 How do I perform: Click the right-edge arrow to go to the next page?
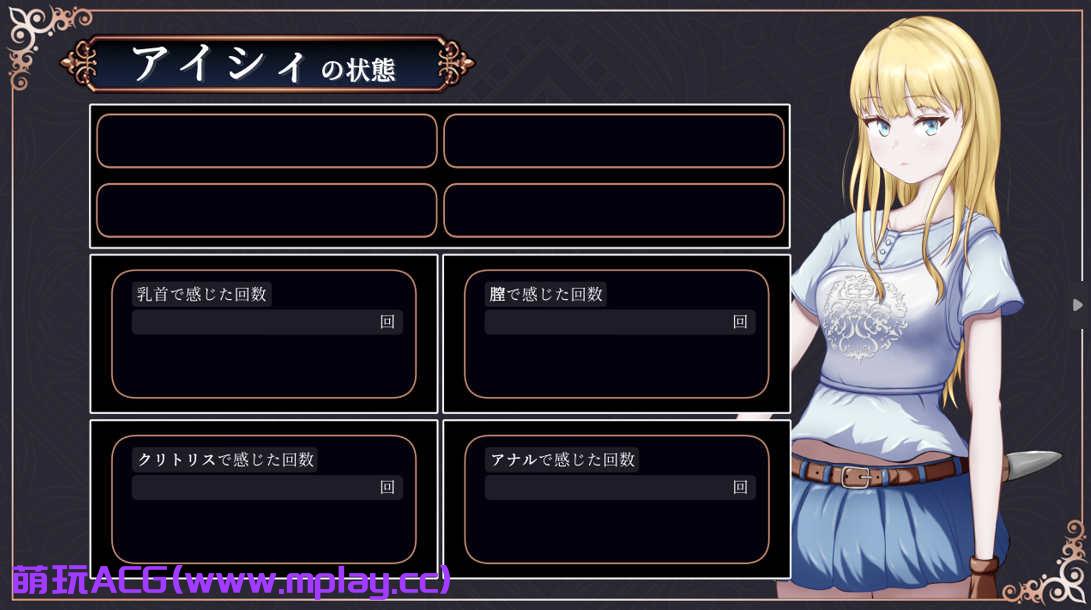tap(1078, 305)
